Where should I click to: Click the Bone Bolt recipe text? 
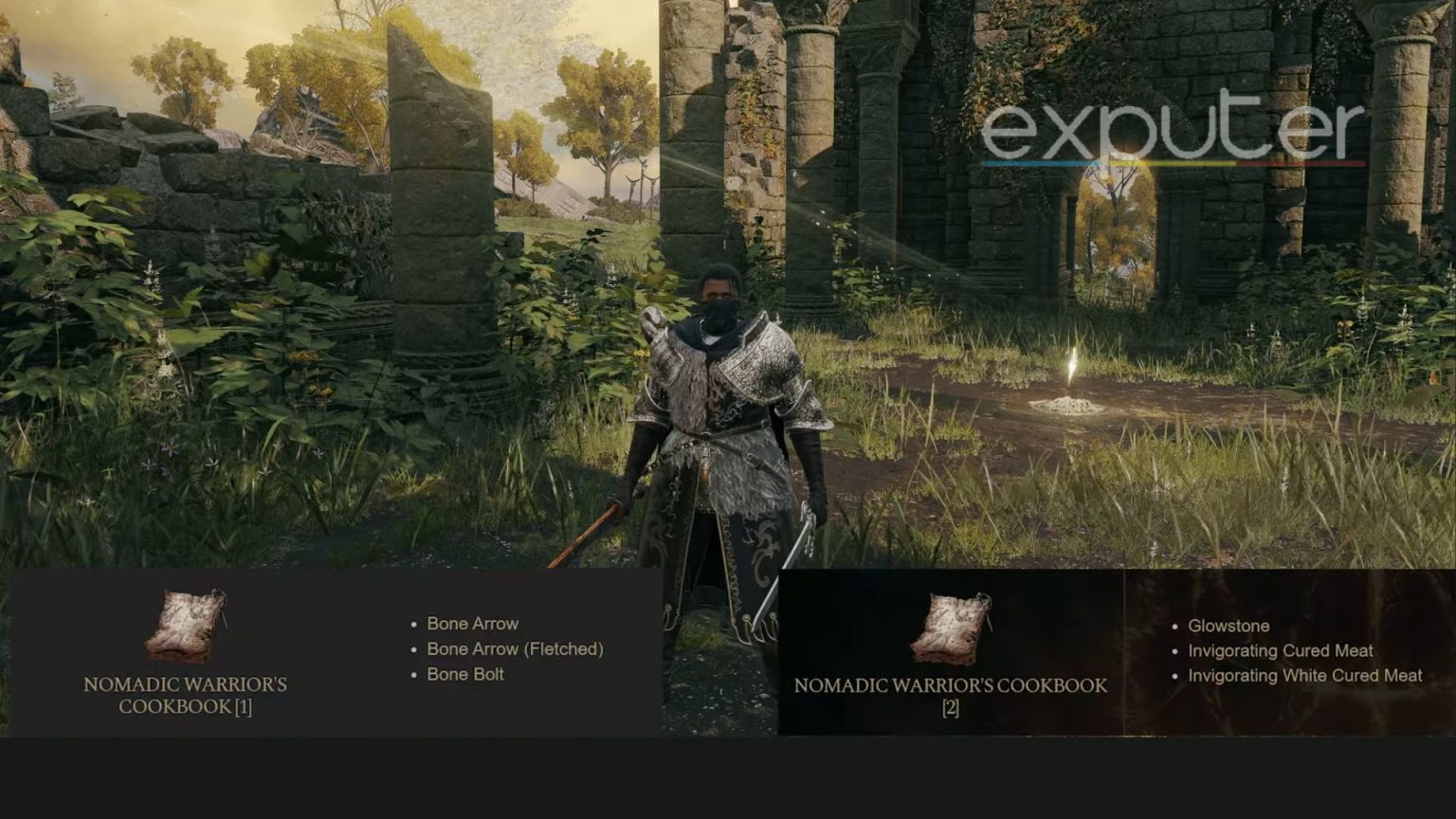point(465,675)
